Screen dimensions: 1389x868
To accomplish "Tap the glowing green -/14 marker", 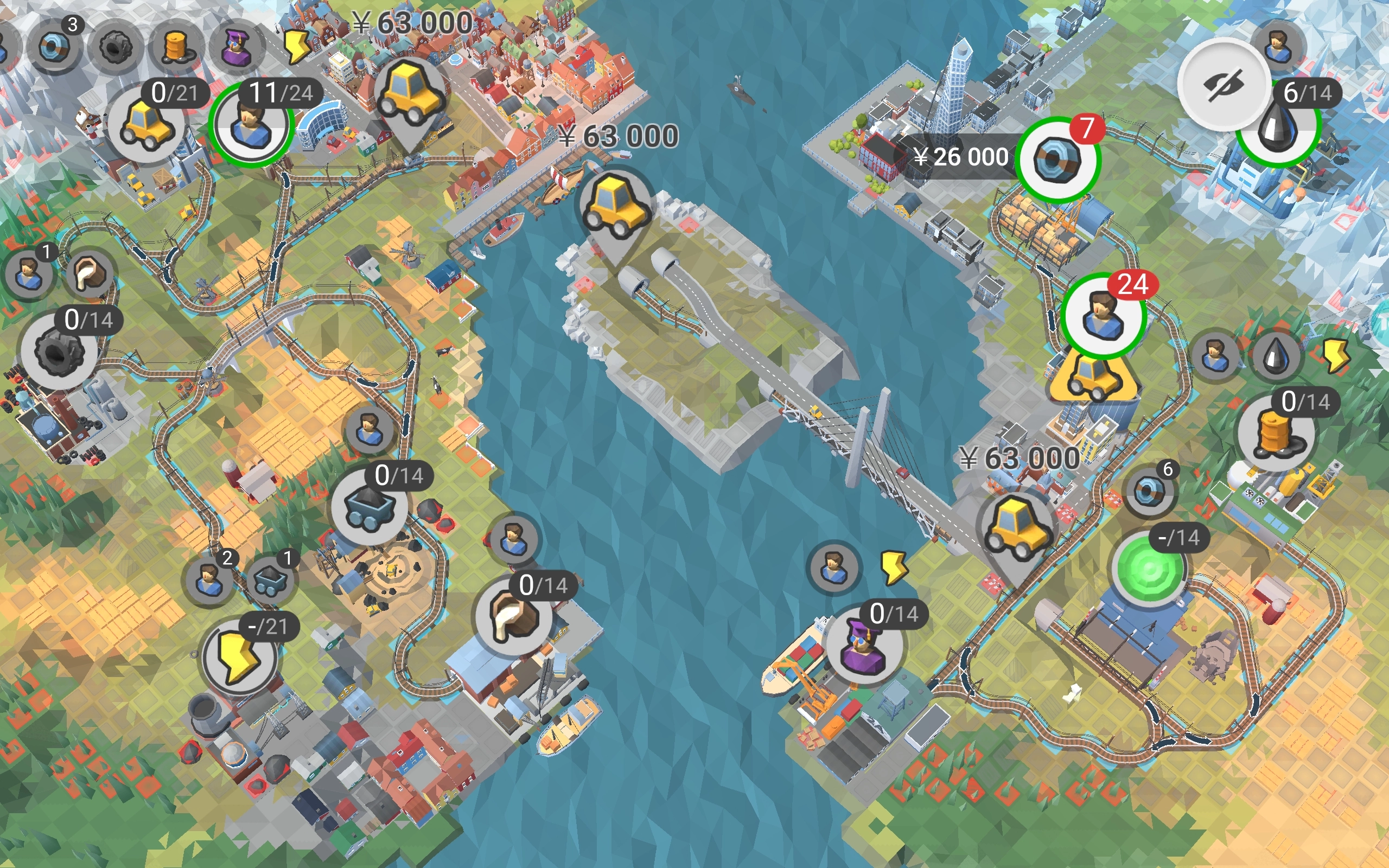I will coord(1149,569).
